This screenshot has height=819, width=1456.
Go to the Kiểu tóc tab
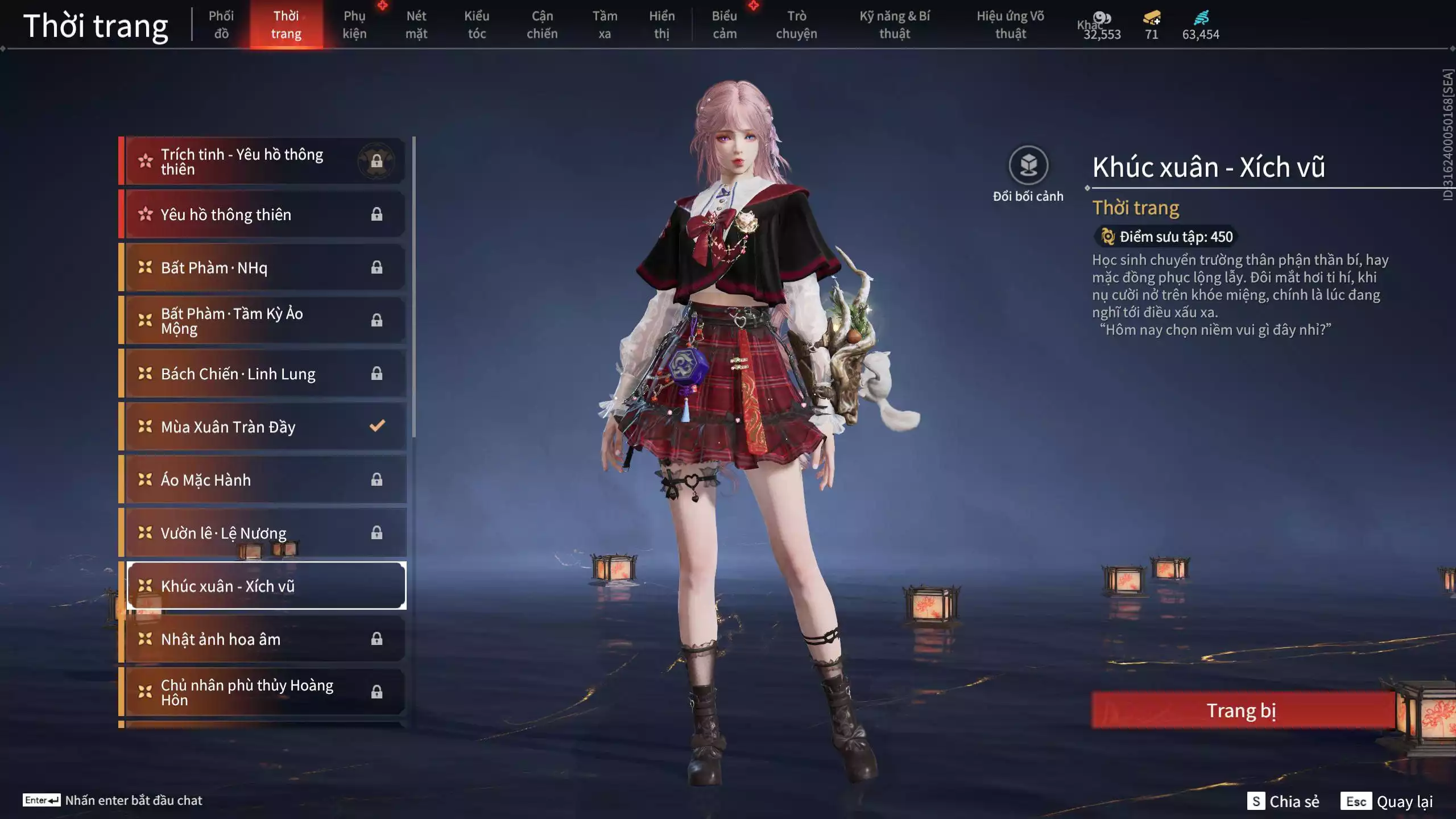[x=477, y=24]
